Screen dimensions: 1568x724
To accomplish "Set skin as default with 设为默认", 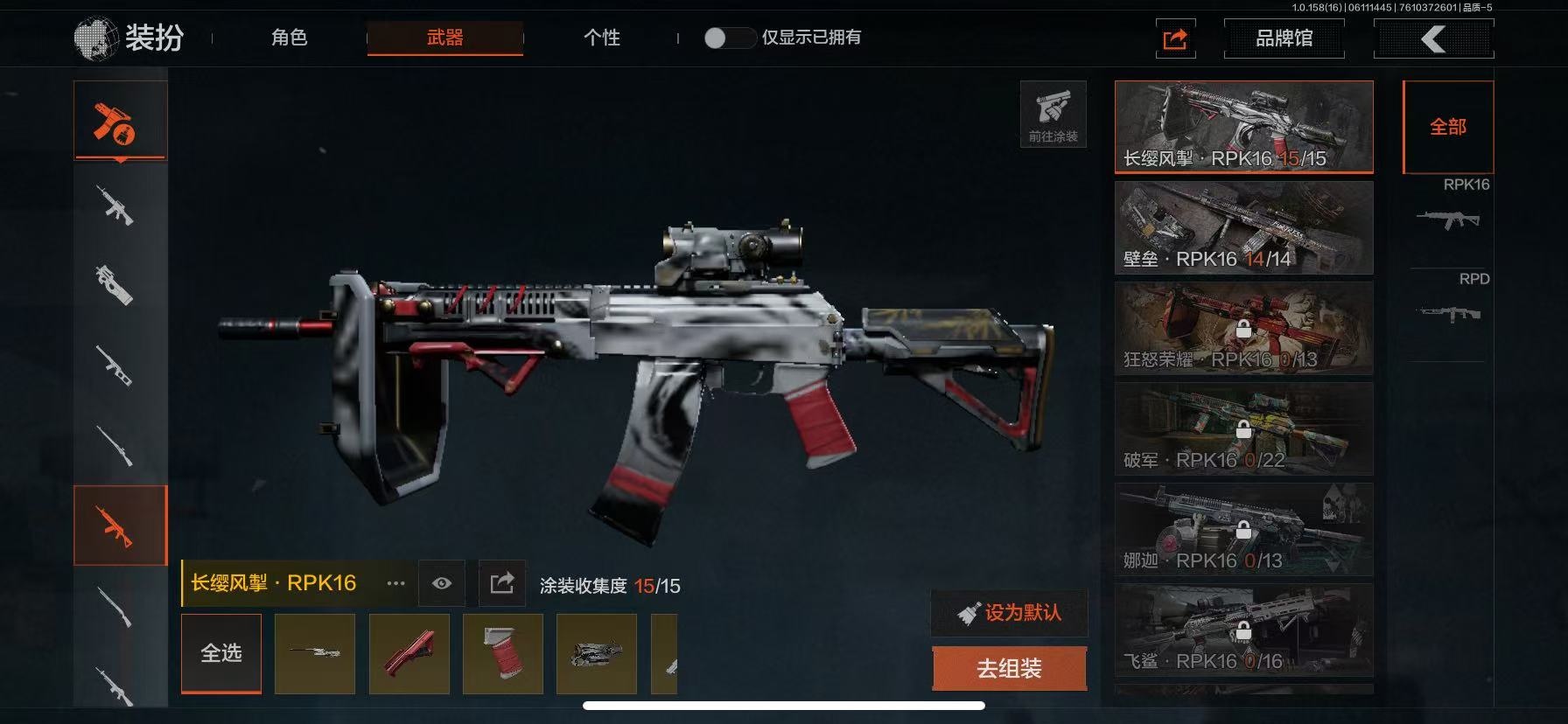I will pos(1010,613).
